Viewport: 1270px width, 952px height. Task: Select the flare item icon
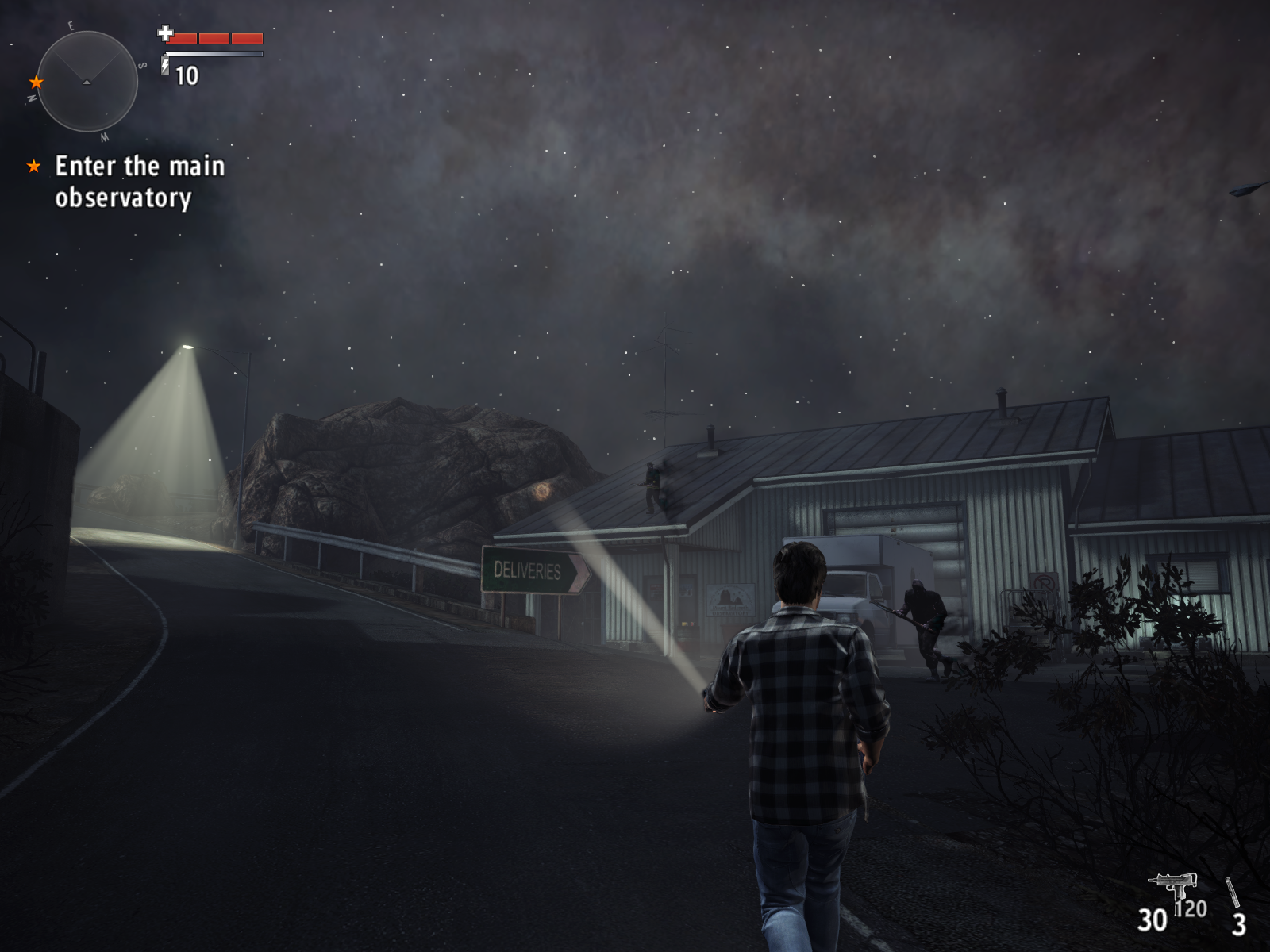pyautogui.click(x=1232, y=892)
